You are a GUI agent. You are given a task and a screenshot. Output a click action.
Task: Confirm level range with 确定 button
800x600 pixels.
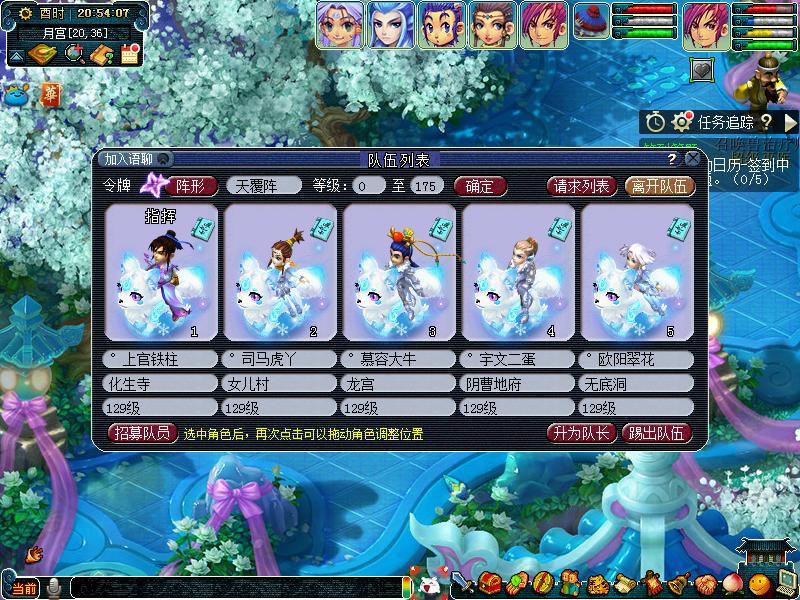(480, 185)
